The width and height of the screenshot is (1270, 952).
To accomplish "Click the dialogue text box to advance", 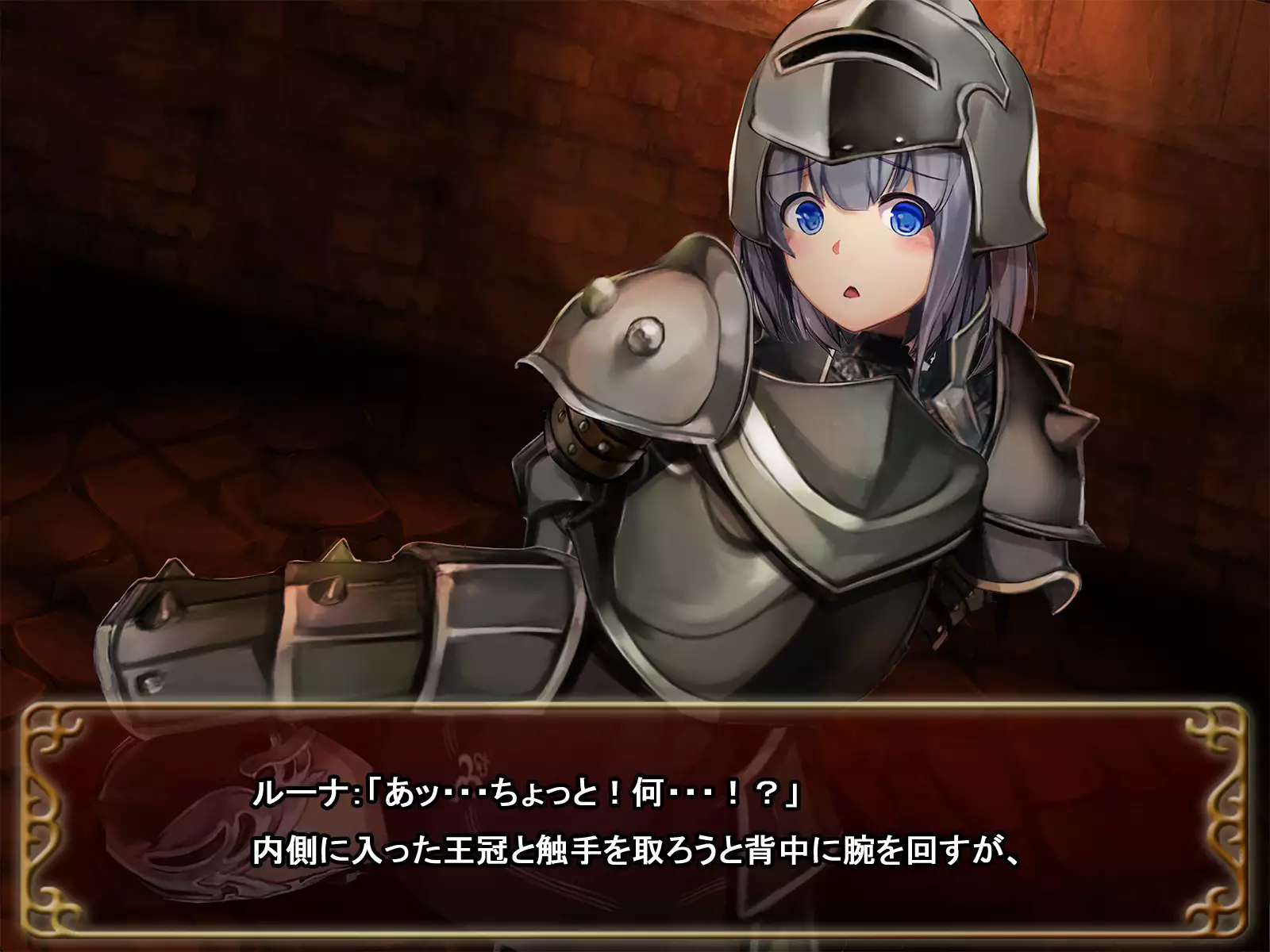I will click(635, 825).
